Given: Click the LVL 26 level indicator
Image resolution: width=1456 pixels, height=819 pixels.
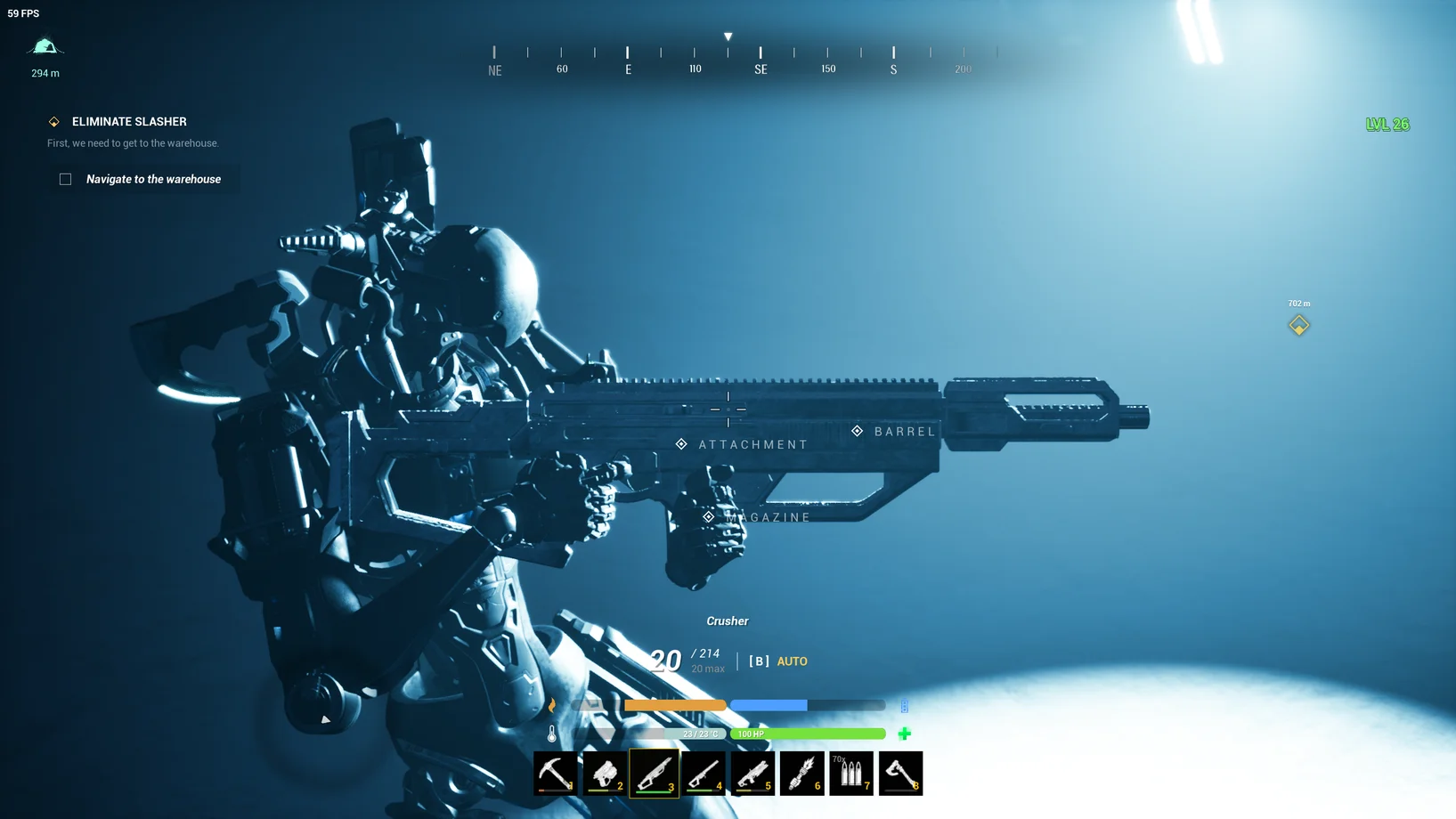Looking at the screenshot, I should (1387, 125).
